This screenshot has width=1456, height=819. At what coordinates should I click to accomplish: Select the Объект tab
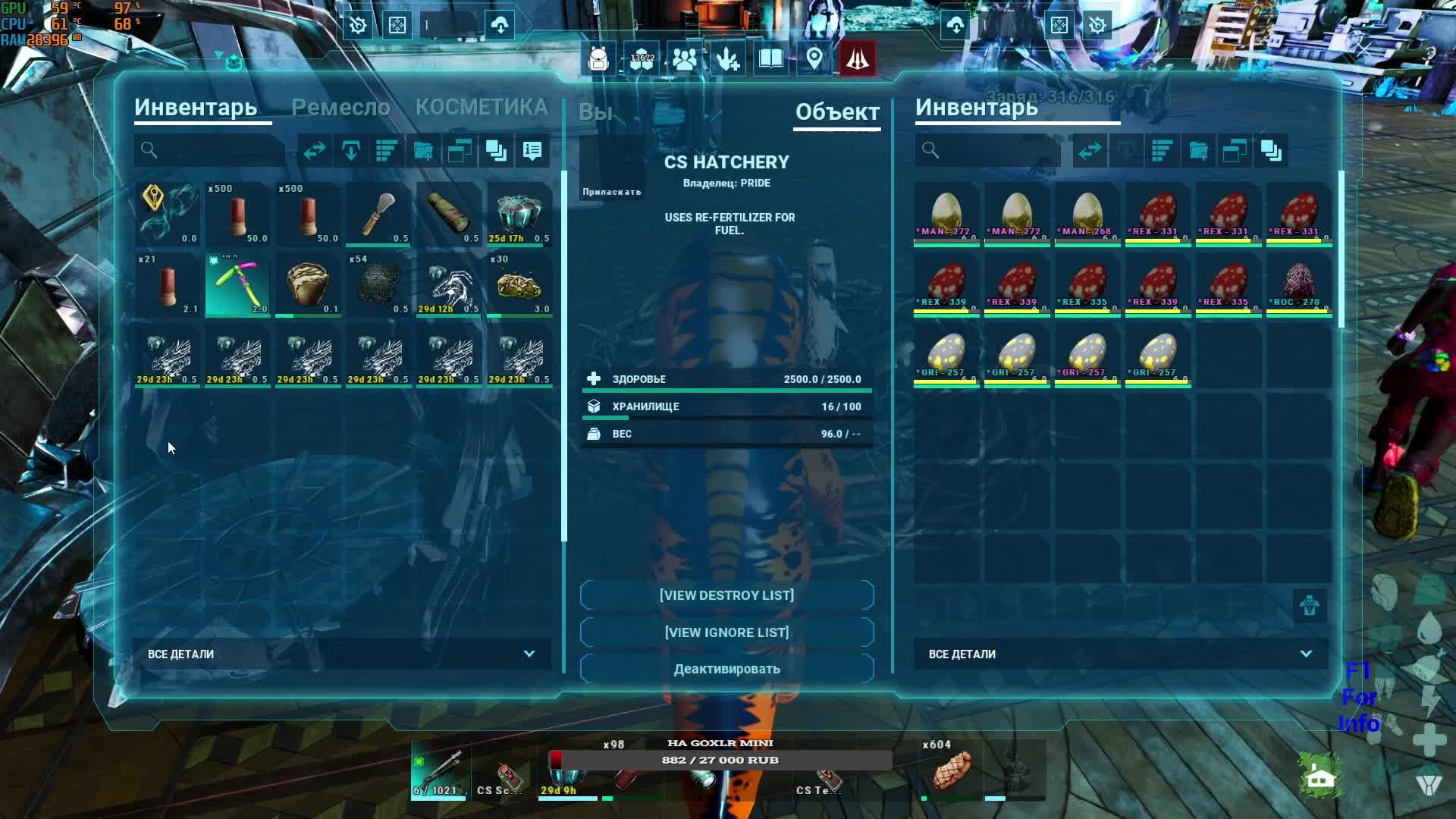[837, 112]
